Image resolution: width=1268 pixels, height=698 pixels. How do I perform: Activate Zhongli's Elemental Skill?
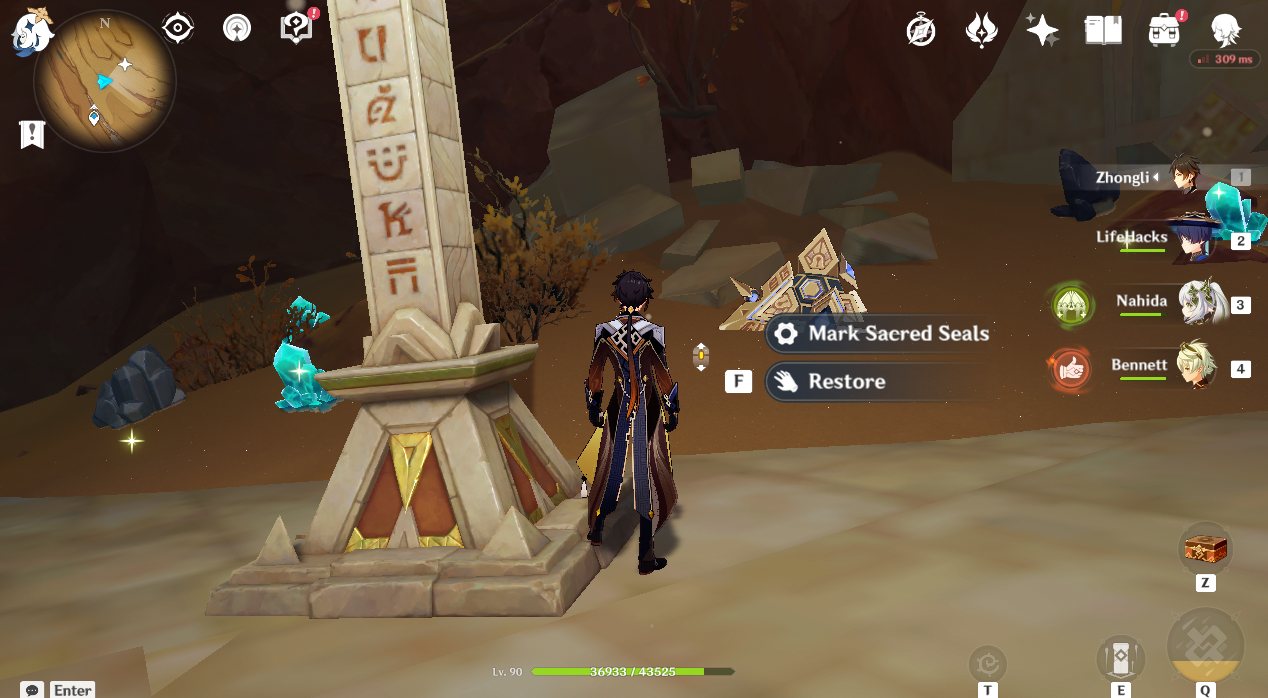click(1121, 658)
